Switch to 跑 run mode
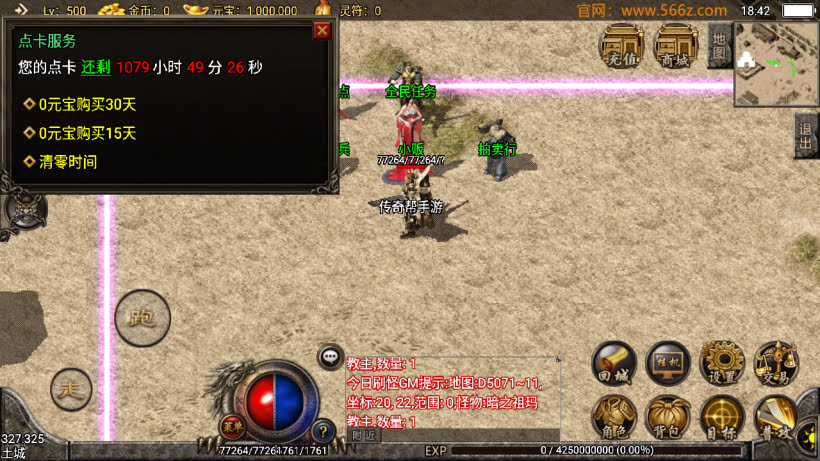Image resolution: width=820 pixels, height=461 pixels. (x=142, y=319)
